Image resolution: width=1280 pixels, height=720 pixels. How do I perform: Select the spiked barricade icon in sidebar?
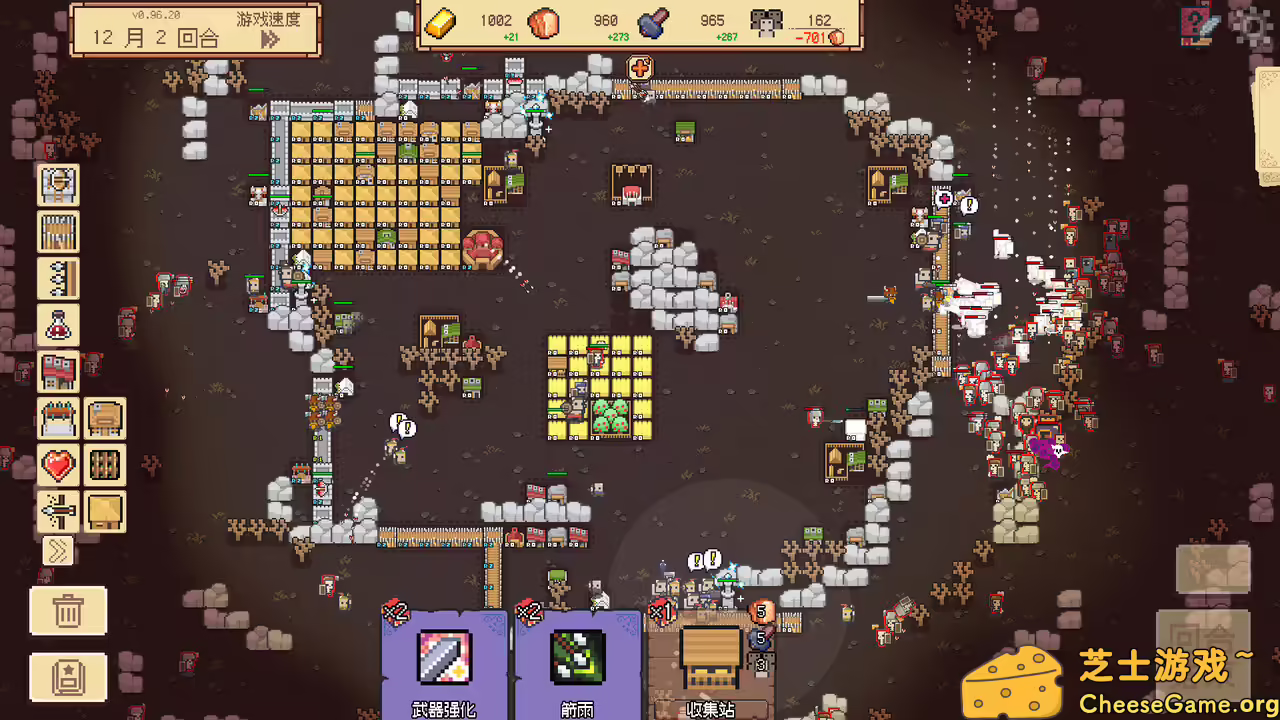pos(58,279)
